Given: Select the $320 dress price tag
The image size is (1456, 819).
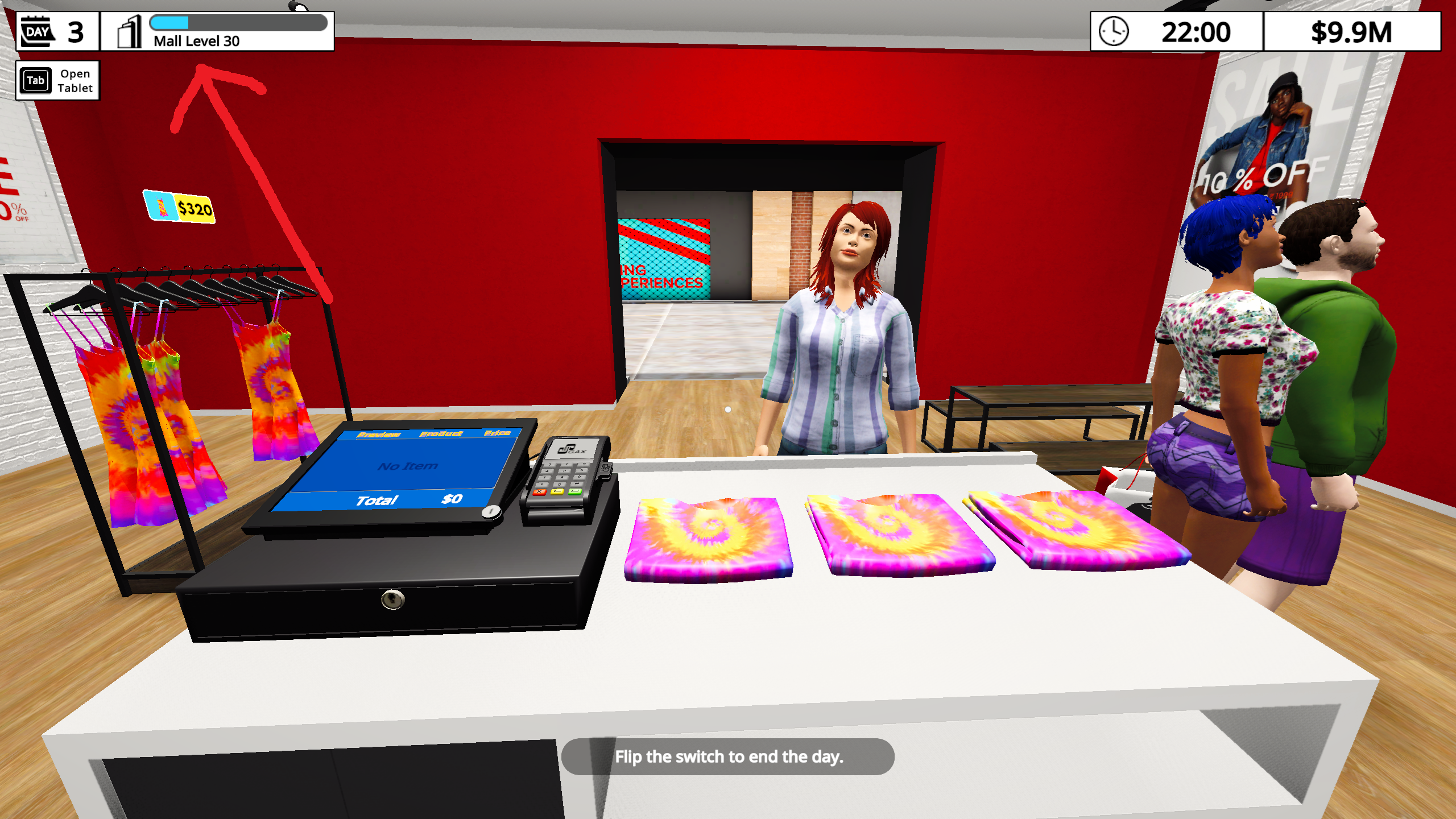Looking at the screenshot, I should [180, 207].
